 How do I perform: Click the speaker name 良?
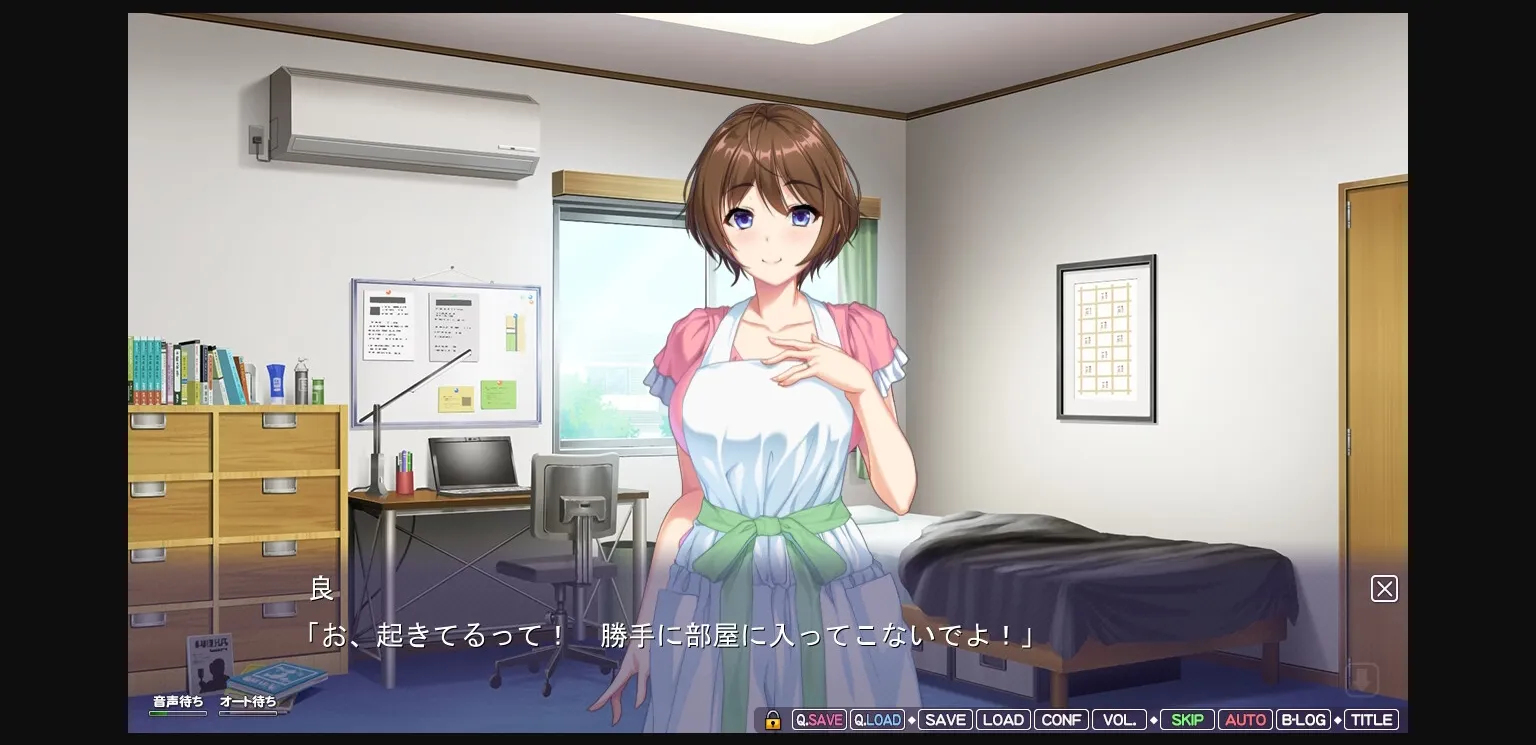pos(322,589)
